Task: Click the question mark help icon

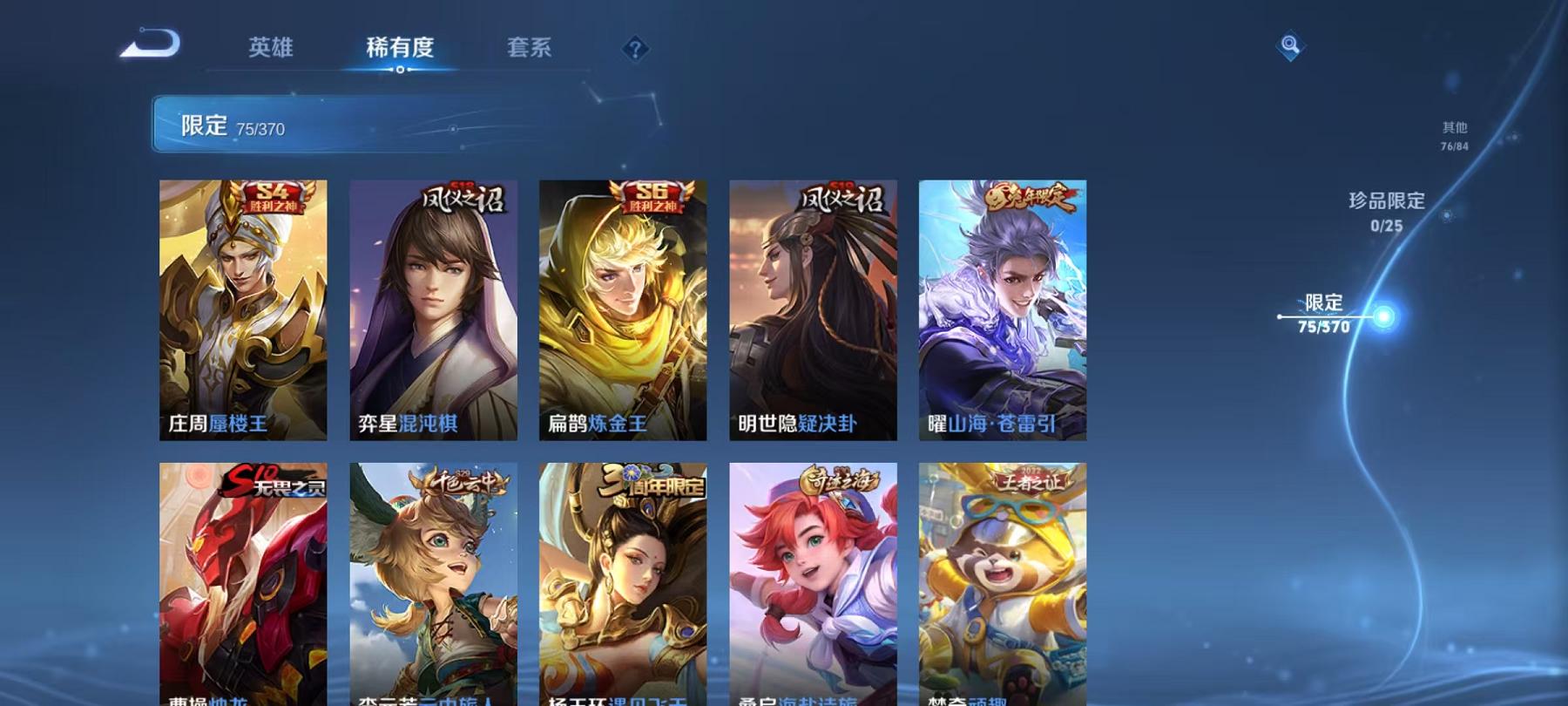Action: pos(637,48)
